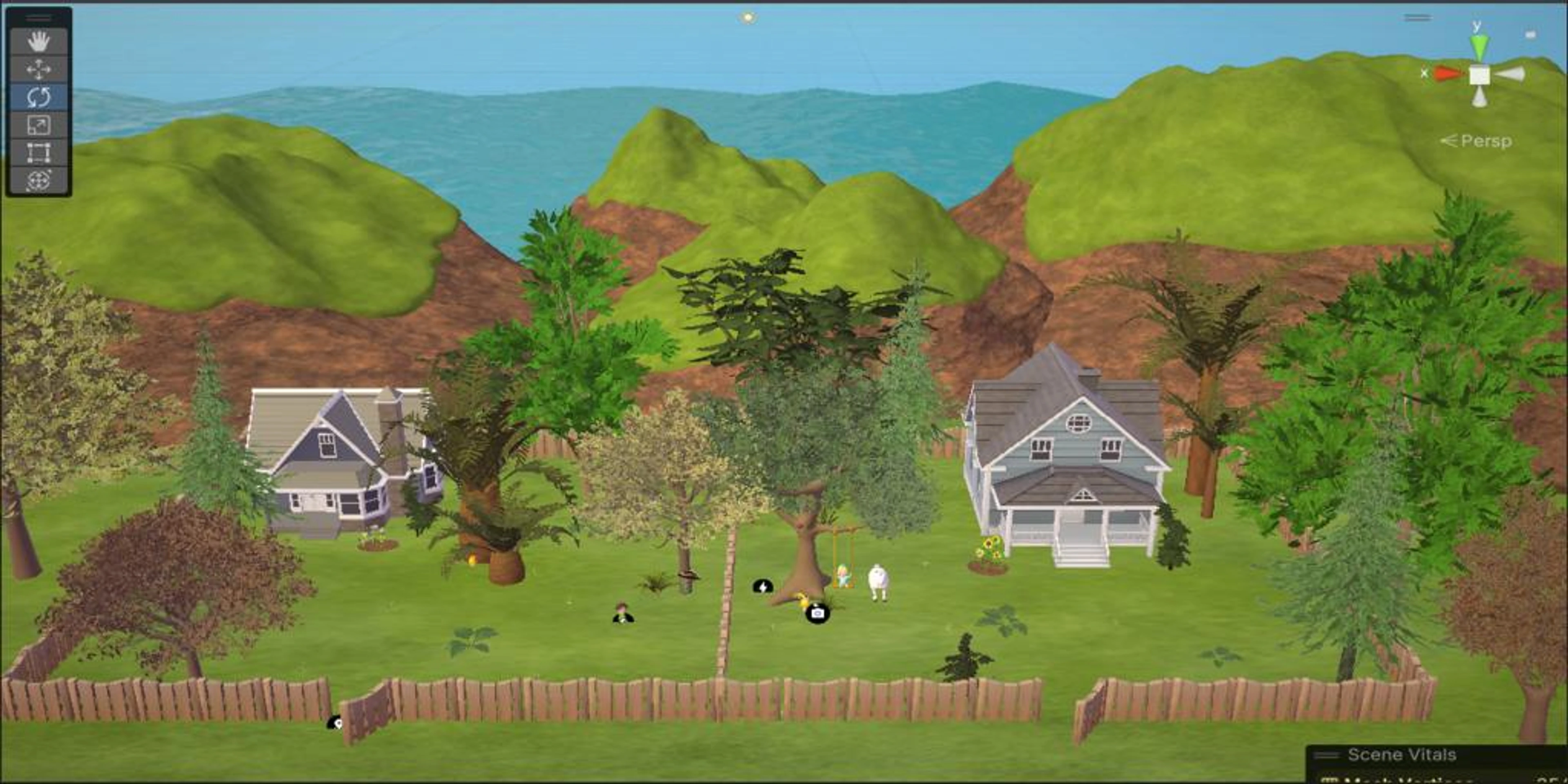Choose the rotate tool
Screen dimensions: 1568x784
[38, 98]
